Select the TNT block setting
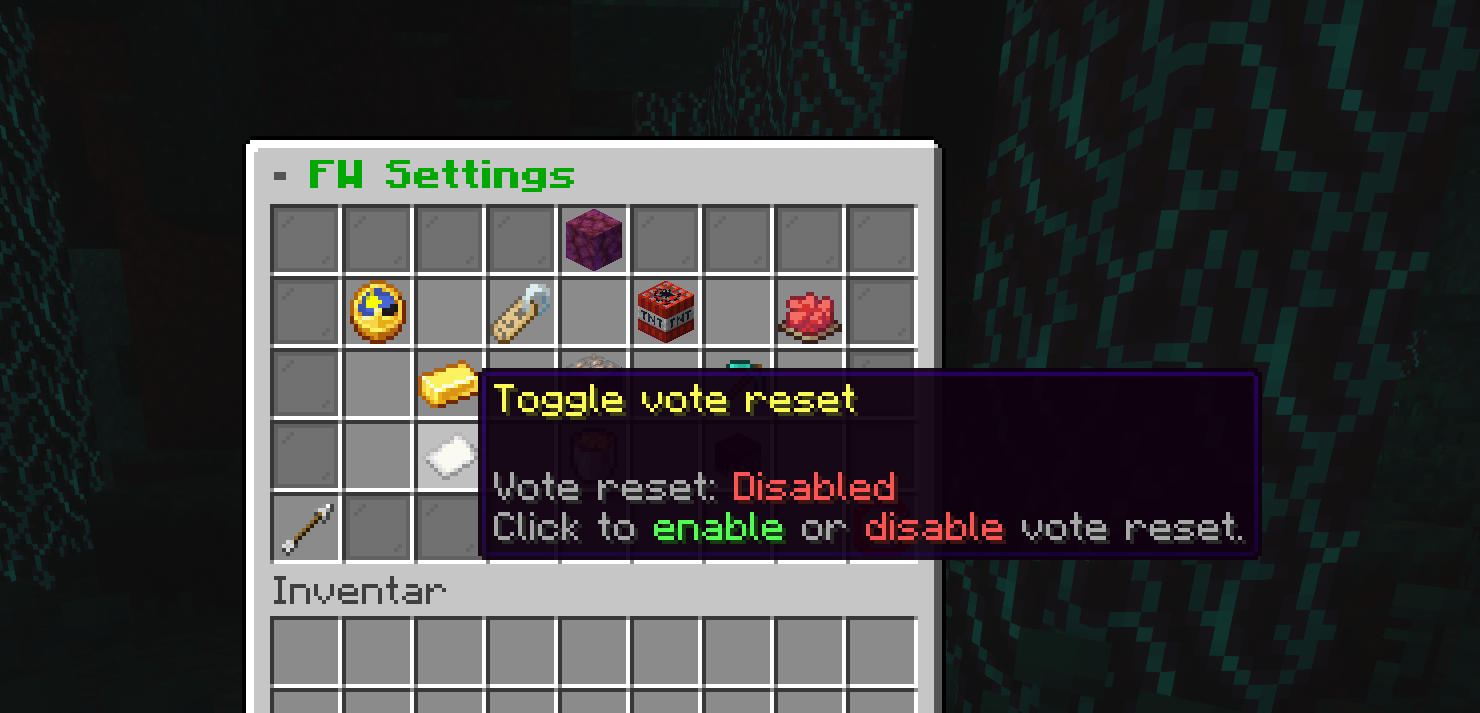The height and width of the screenshot is (713, 1480). [666, 312]
